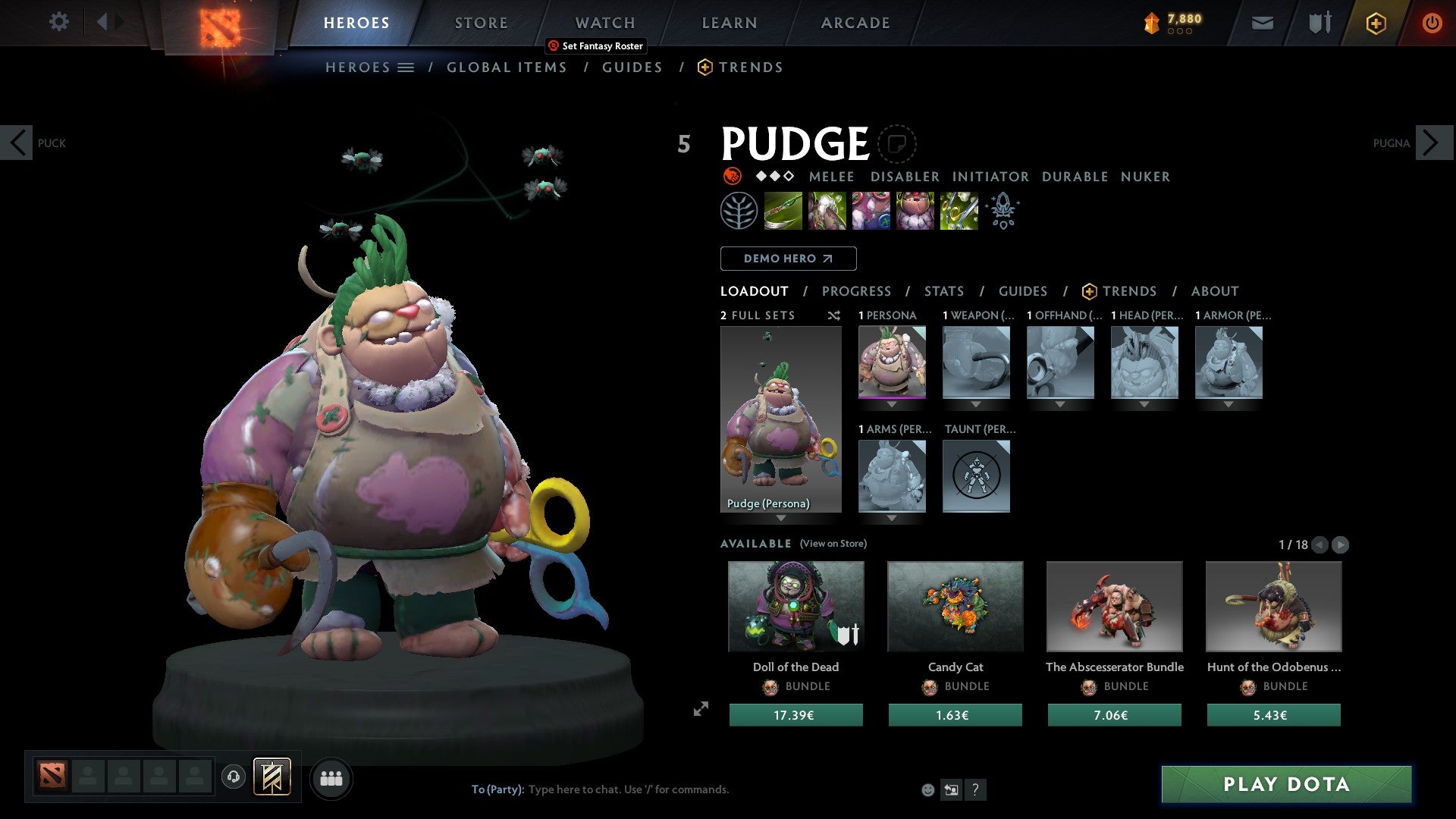The height and width of the screenshot is (819, 1456).
Task: Switch to the PROGRESS tab
Action: pos(857,291)
